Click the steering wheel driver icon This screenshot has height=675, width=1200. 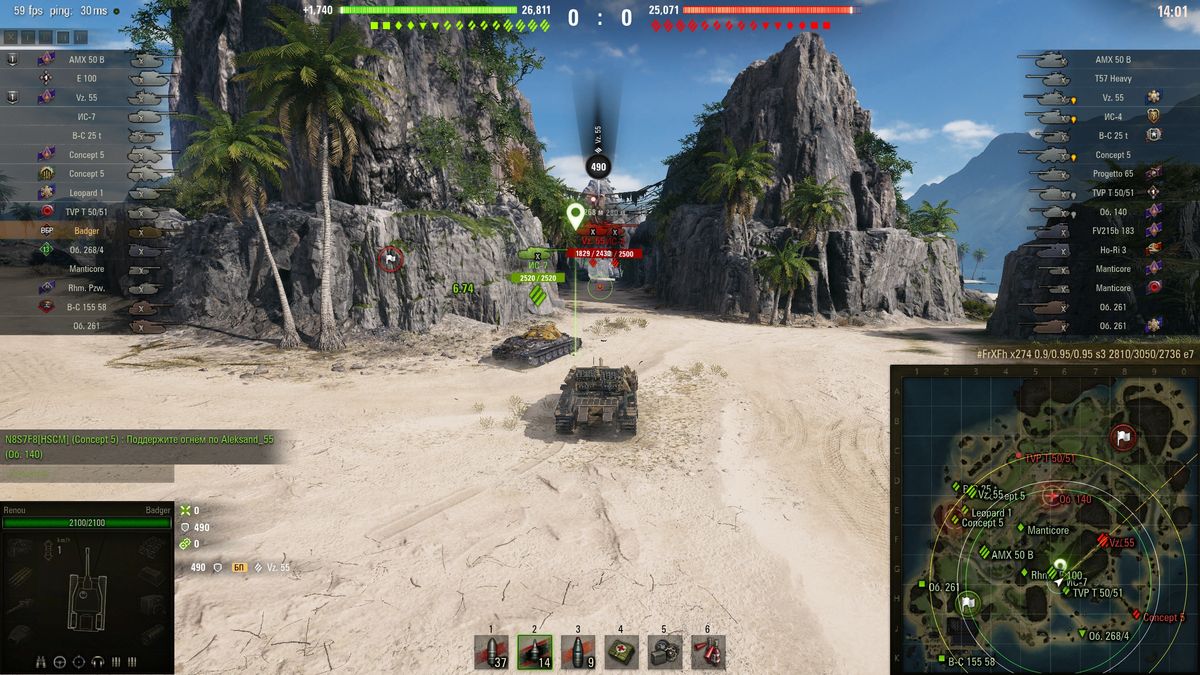tap(59, 661)
